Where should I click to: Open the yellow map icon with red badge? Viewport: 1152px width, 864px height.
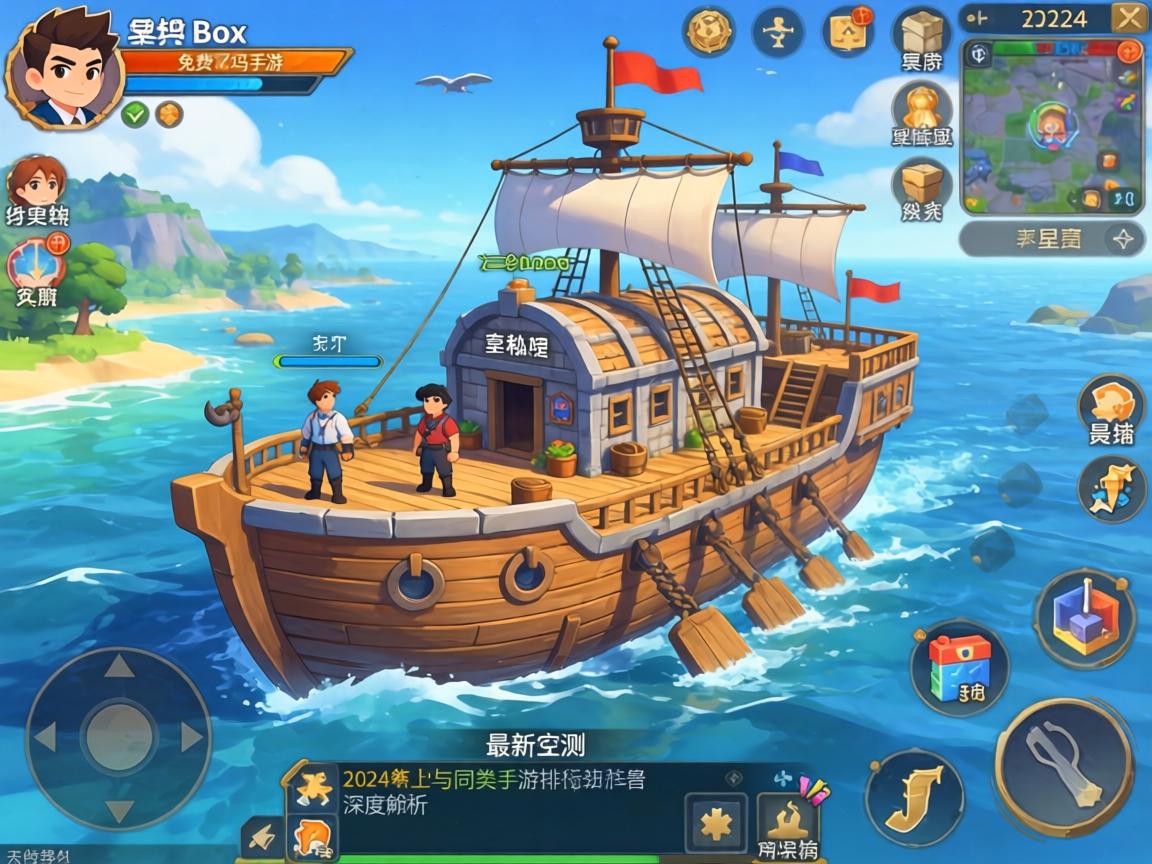click(848, 31)
